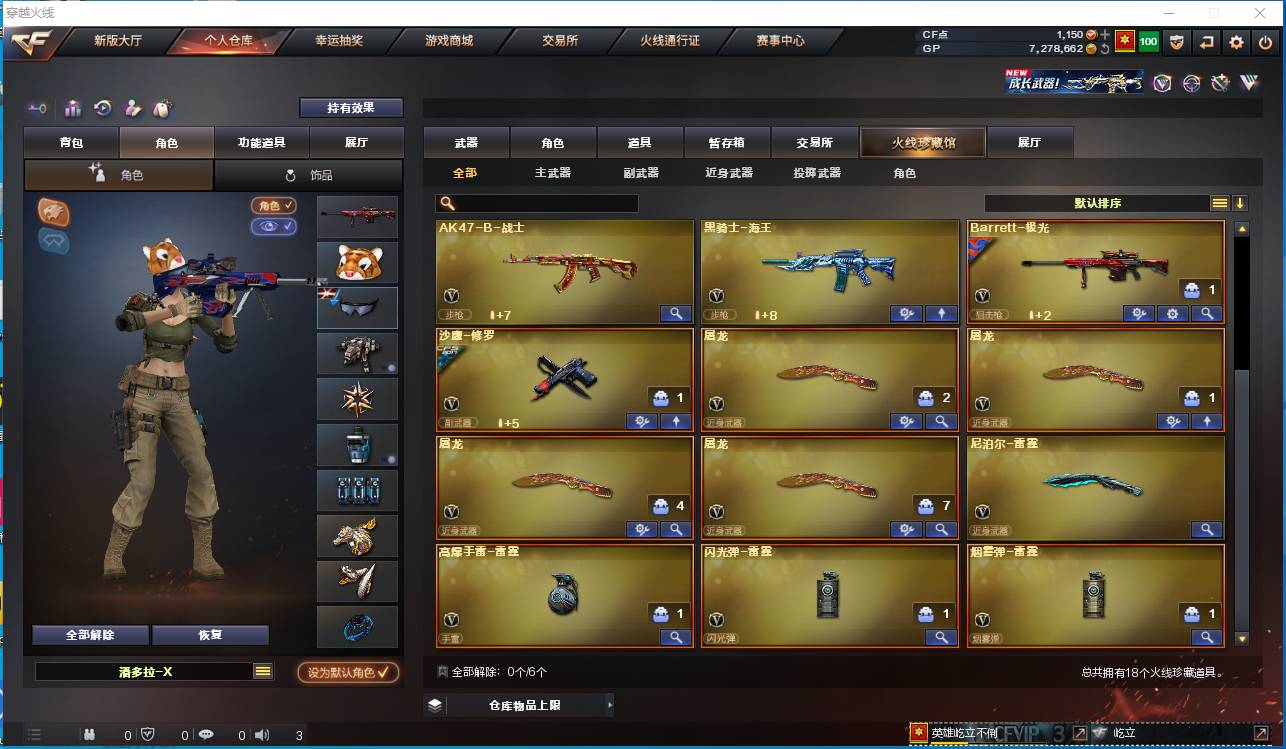
Task: Switch to the 火线珍藏馆 tab
Action: 921,142
